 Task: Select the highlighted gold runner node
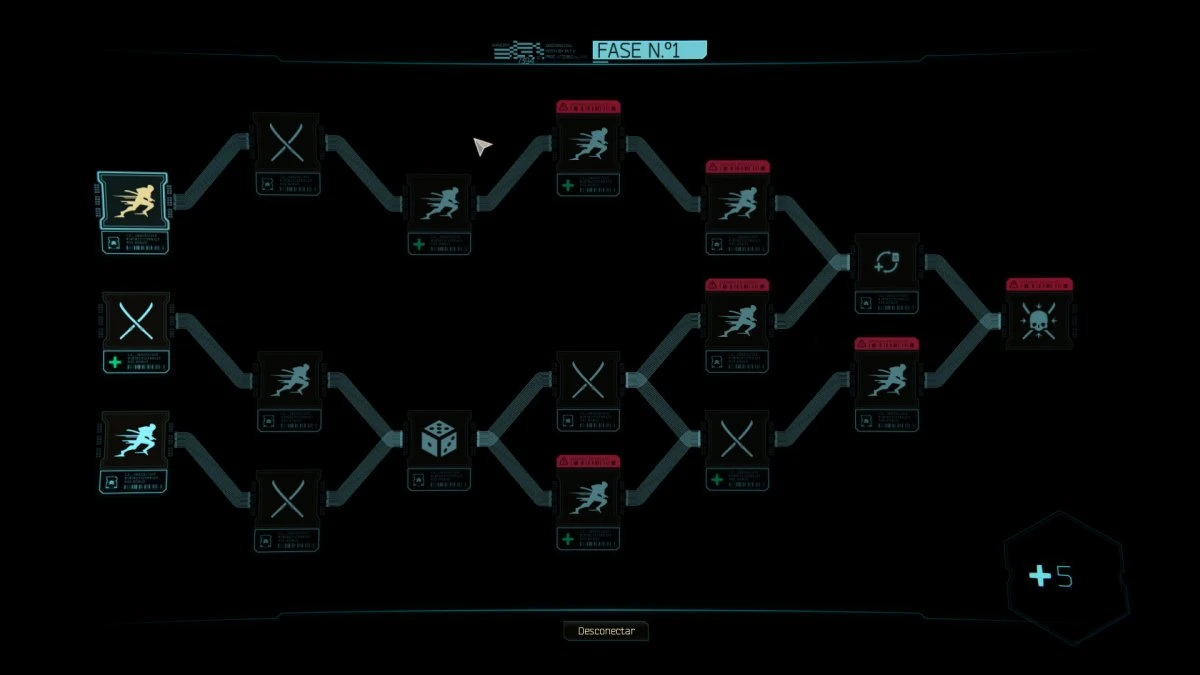click(134, 200)
